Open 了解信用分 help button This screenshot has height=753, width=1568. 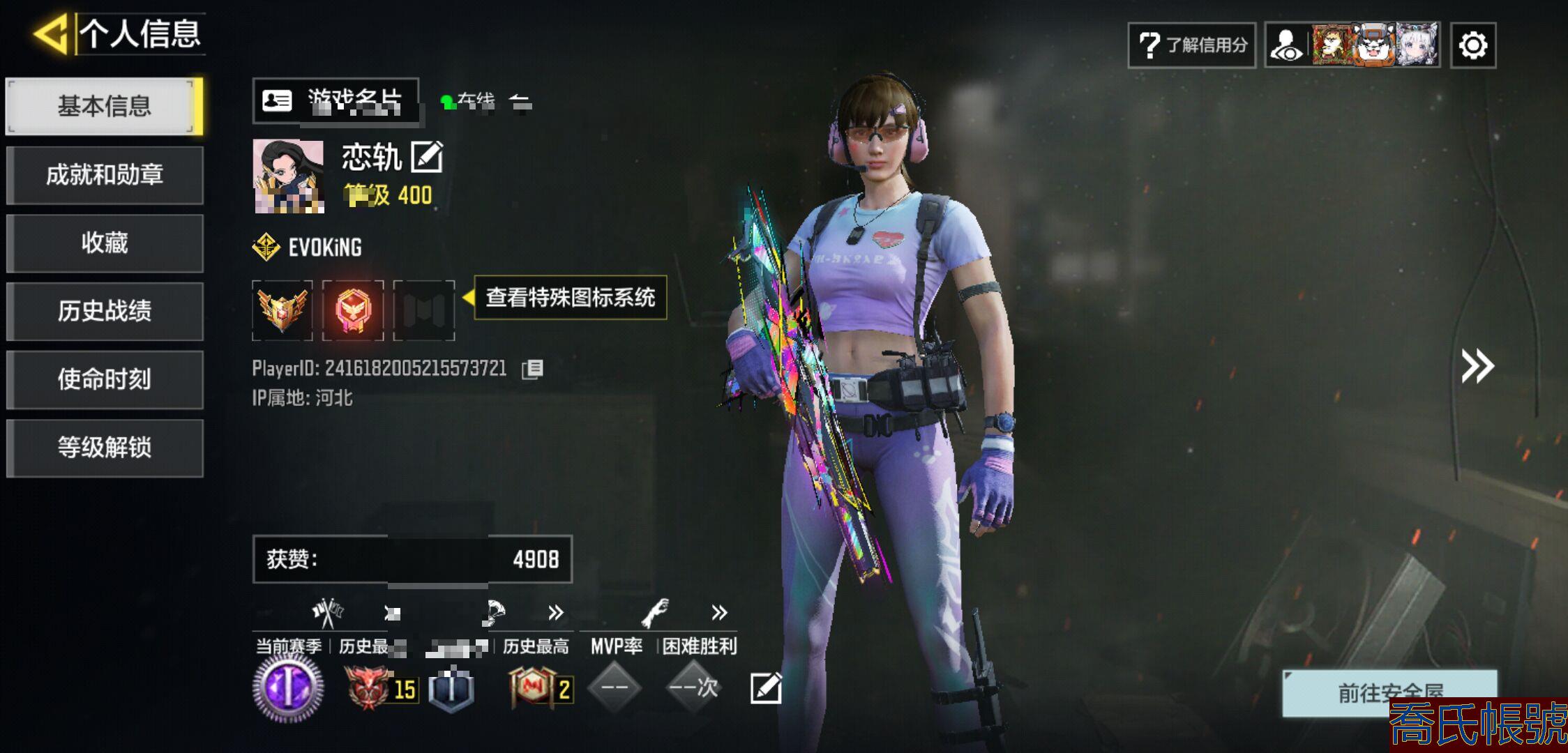coord(1191,45)
